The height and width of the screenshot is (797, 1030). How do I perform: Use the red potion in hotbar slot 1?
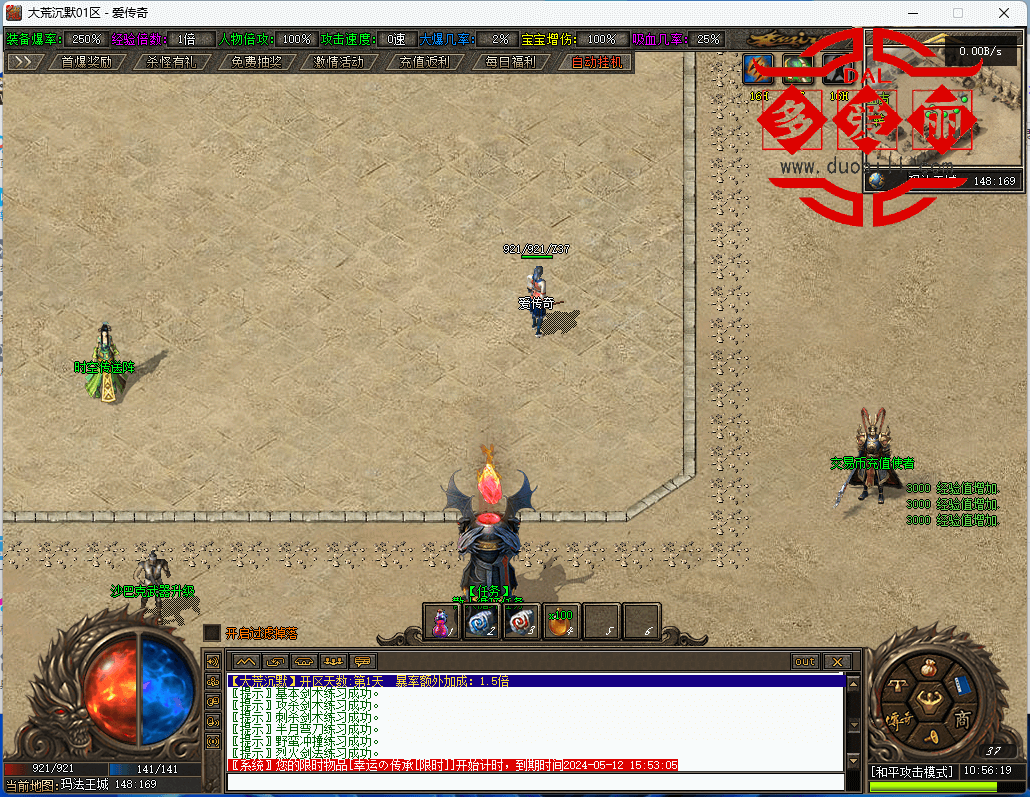(x=441, y=621)
